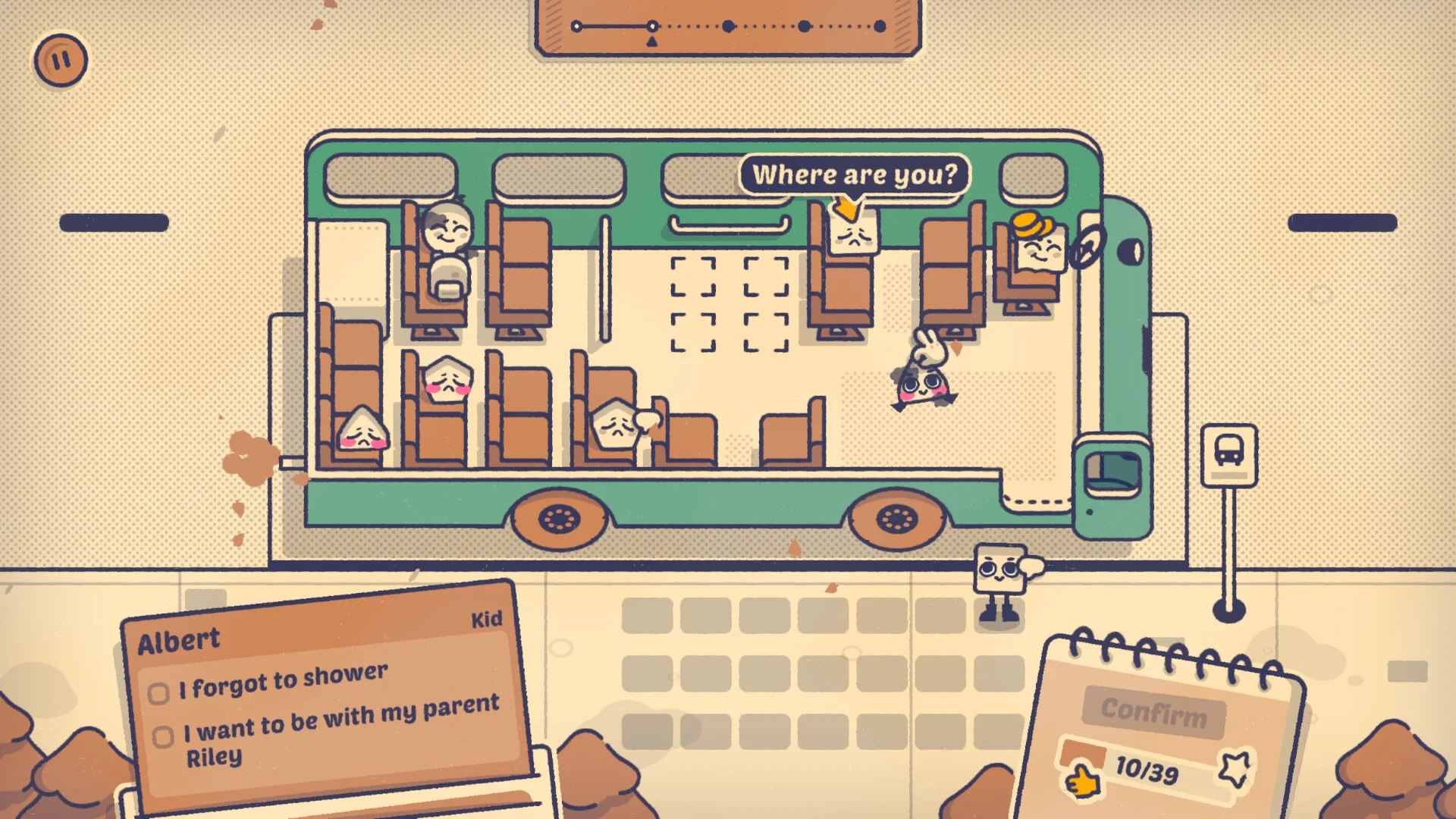The width and height of the screenshot is (1456, 819).
Task: Click the final stop dot on the route bar
Action: point(880,26)
